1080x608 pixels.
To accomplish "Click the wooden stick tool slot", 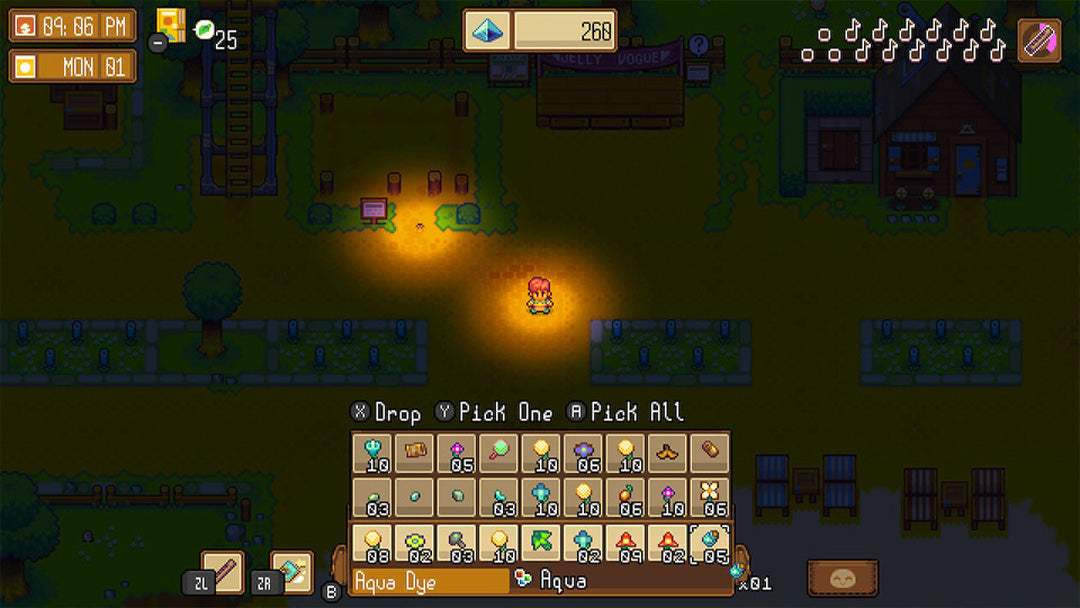I will point(222,572).
